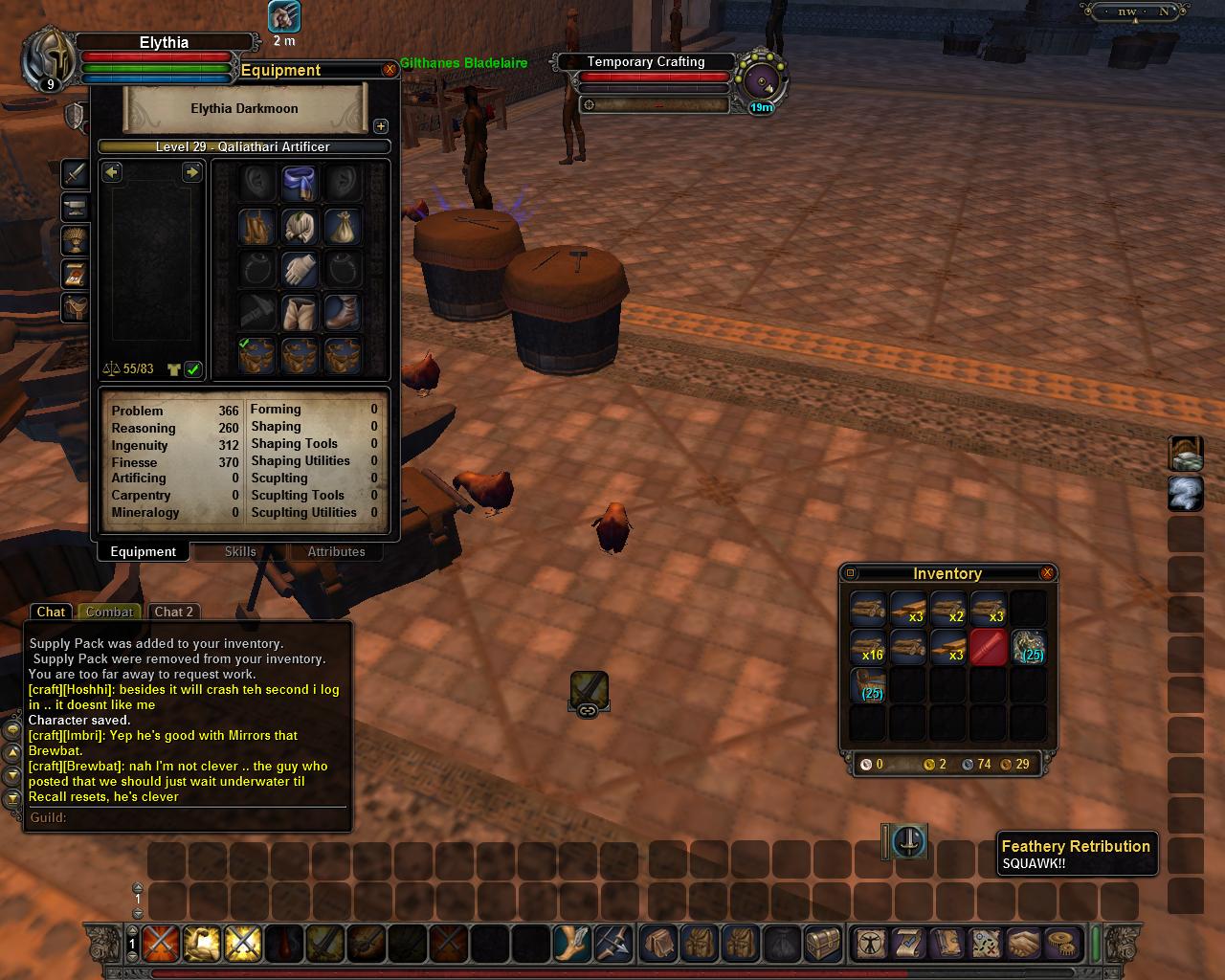Switch to the Combat chat tab
1225x980 pixels.
(x=110, y=612)
